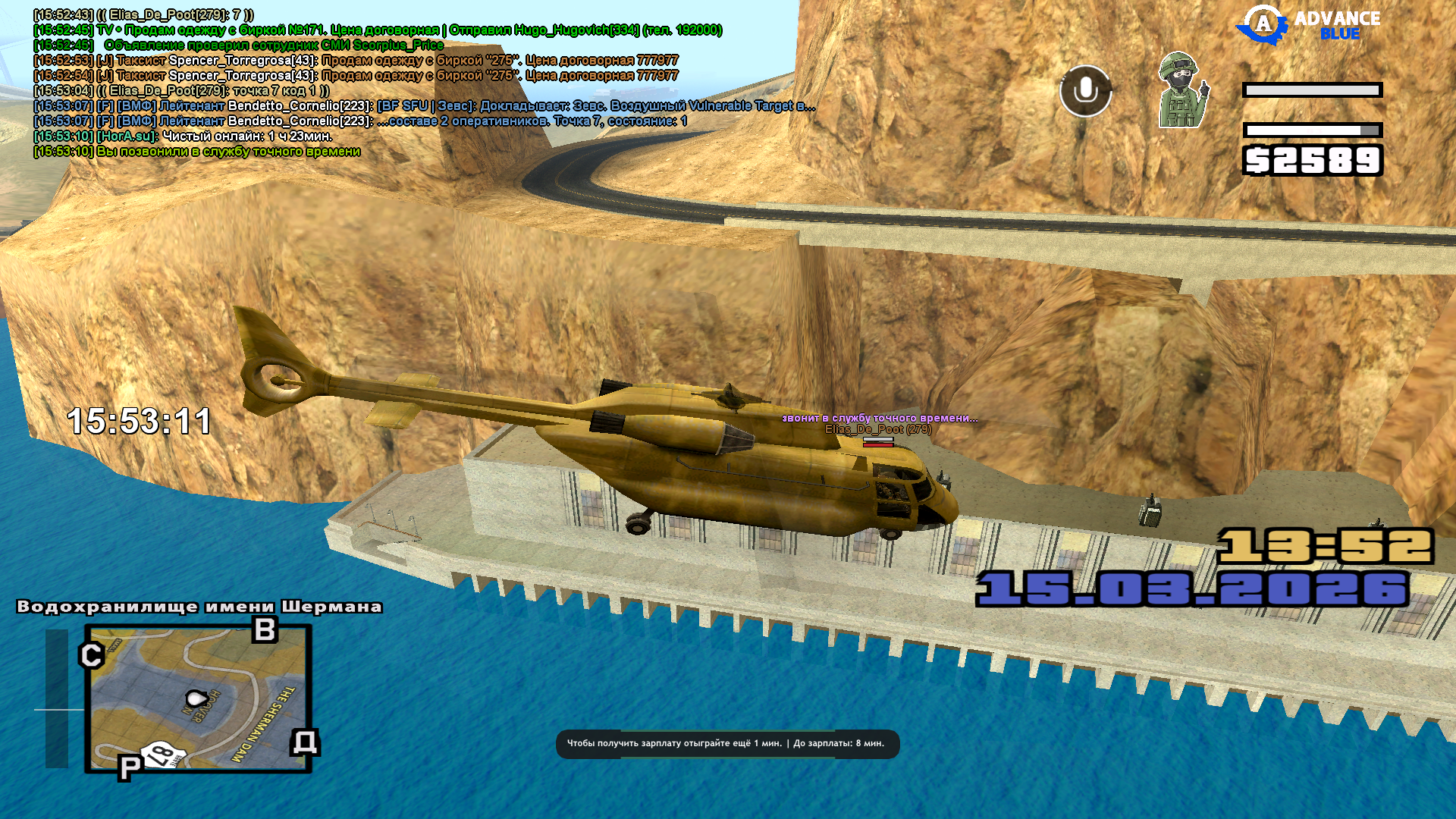Select Elias_De_Poot player name tag

(878, 429)
